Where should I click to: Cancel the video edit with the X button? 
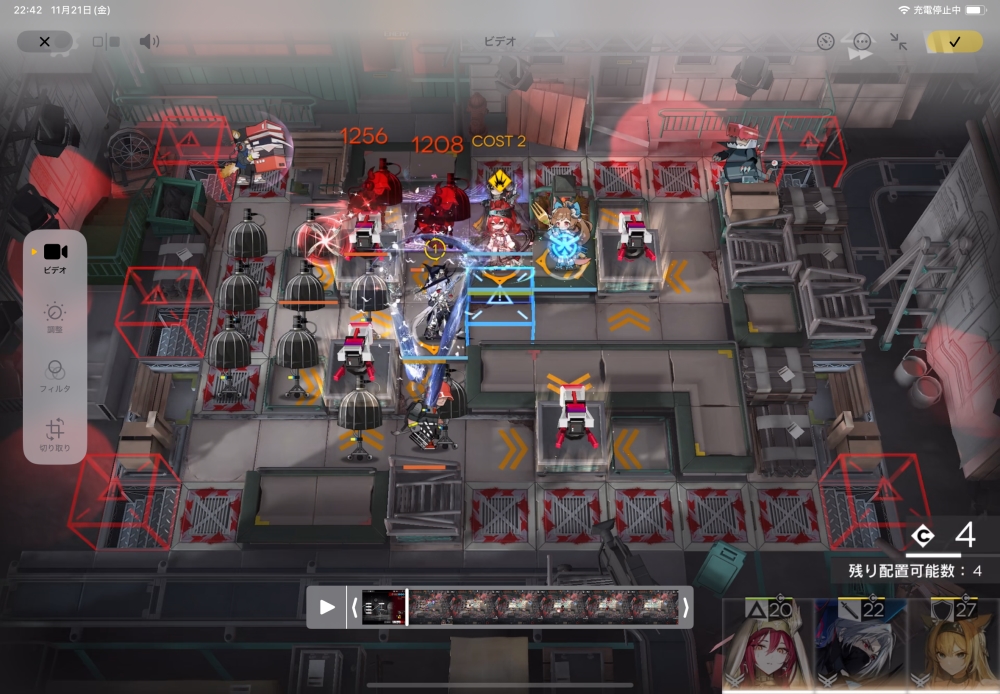(44, 42)
